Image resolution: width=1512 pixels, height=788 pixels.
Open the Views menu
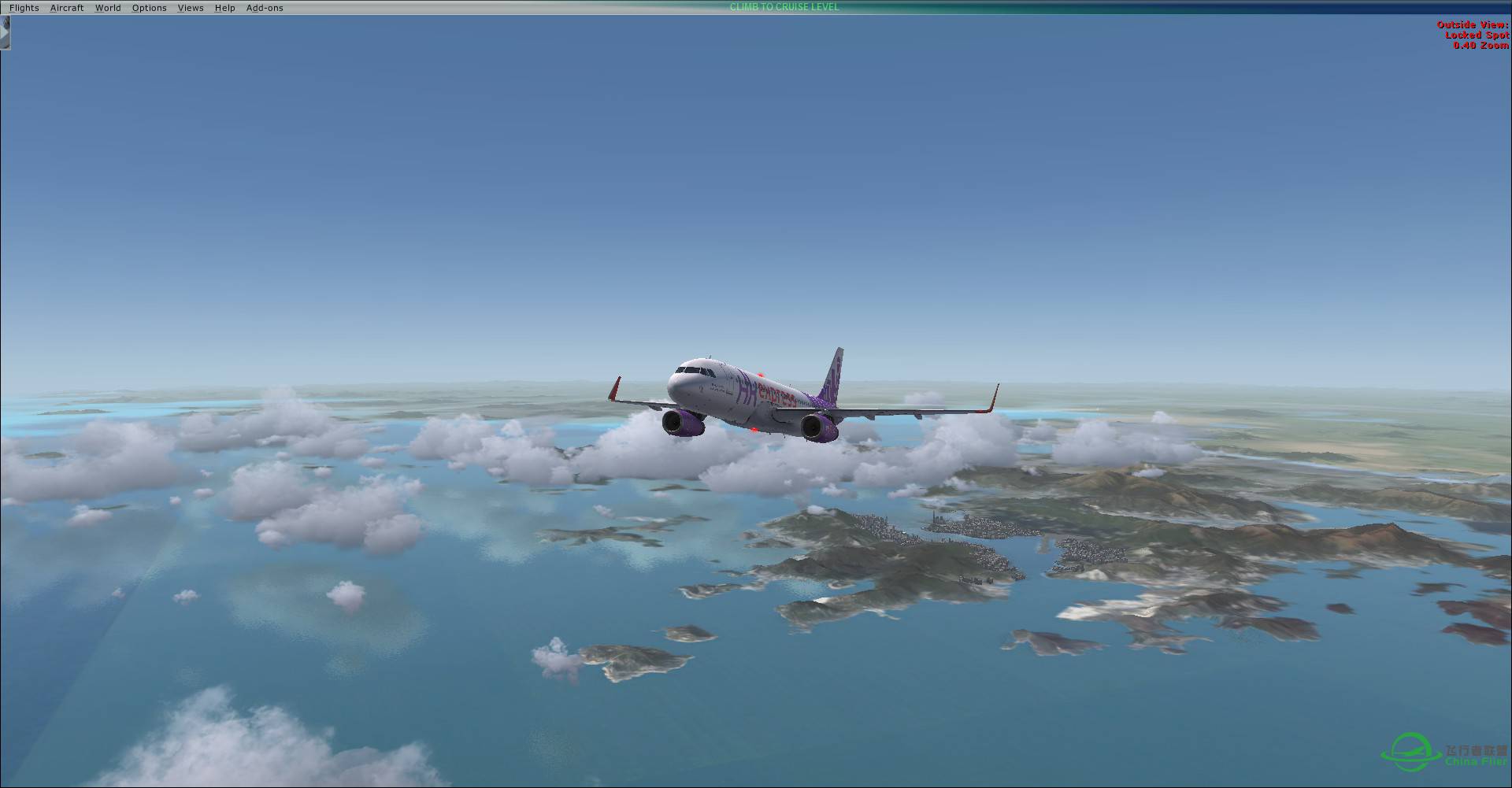tap(191, 8)
